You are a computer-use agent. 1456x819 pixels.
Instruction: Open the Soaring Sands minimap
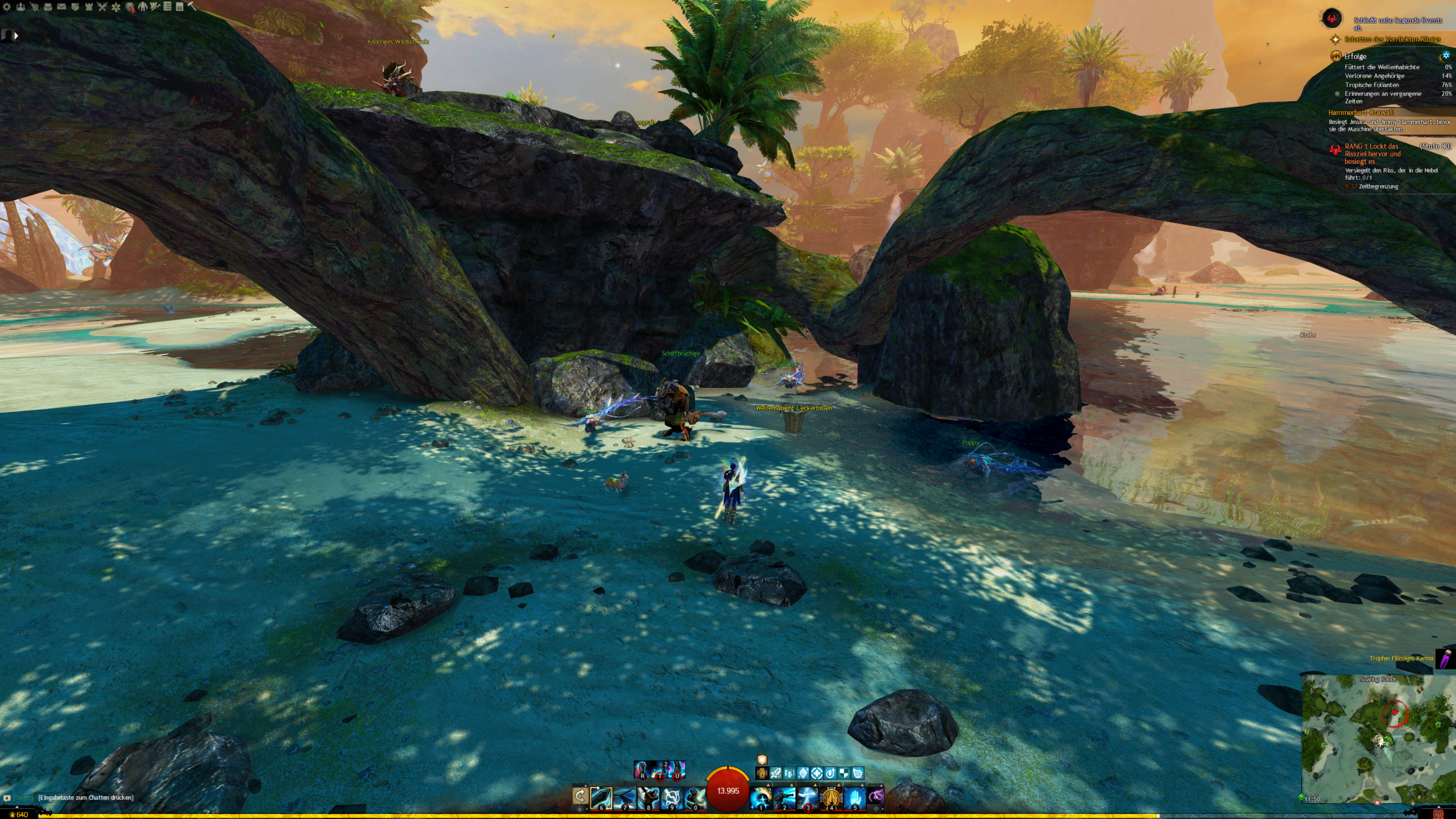1378,738
